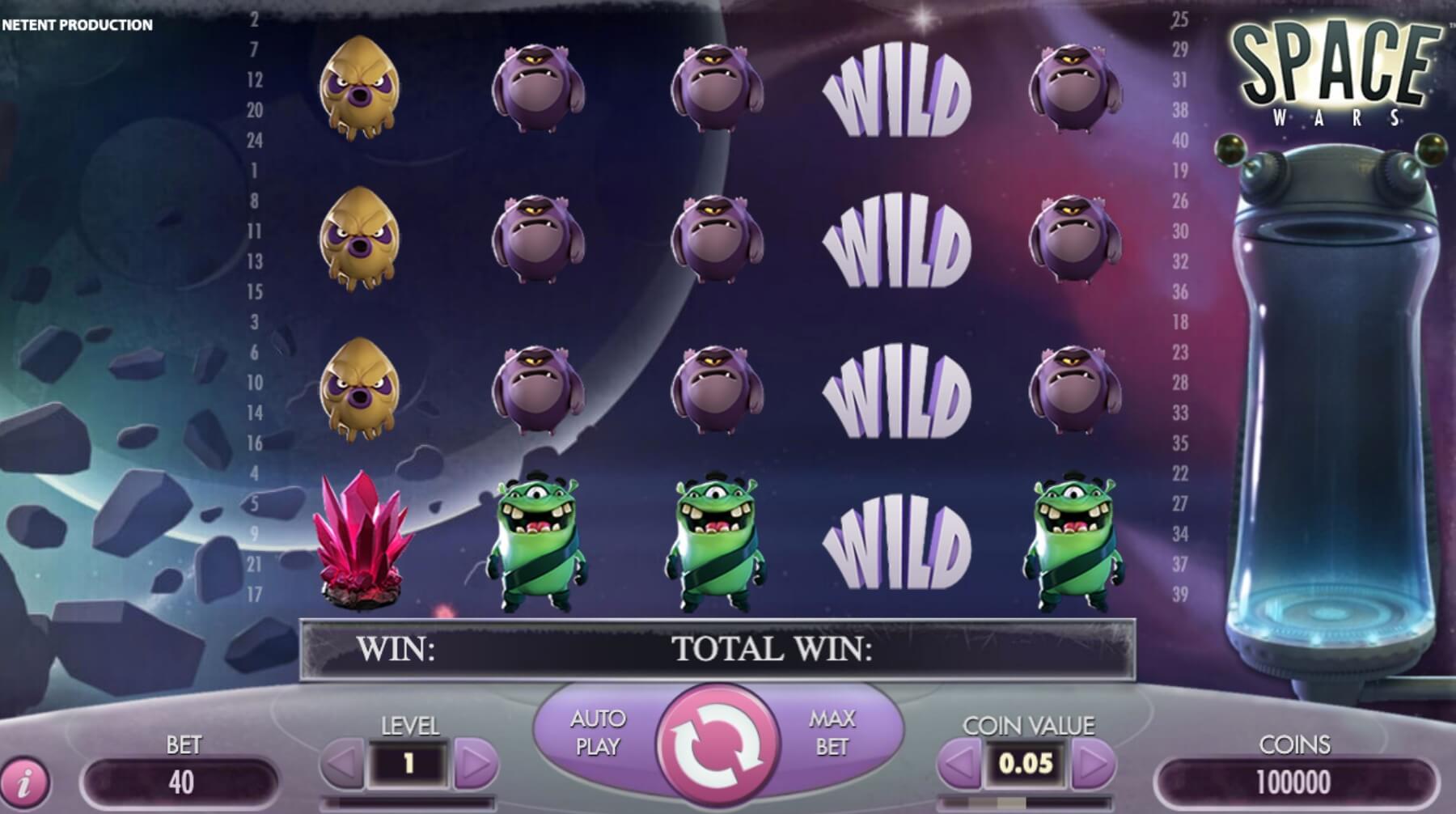
Task: Decrease the bet level
Action: pos(343,762)
